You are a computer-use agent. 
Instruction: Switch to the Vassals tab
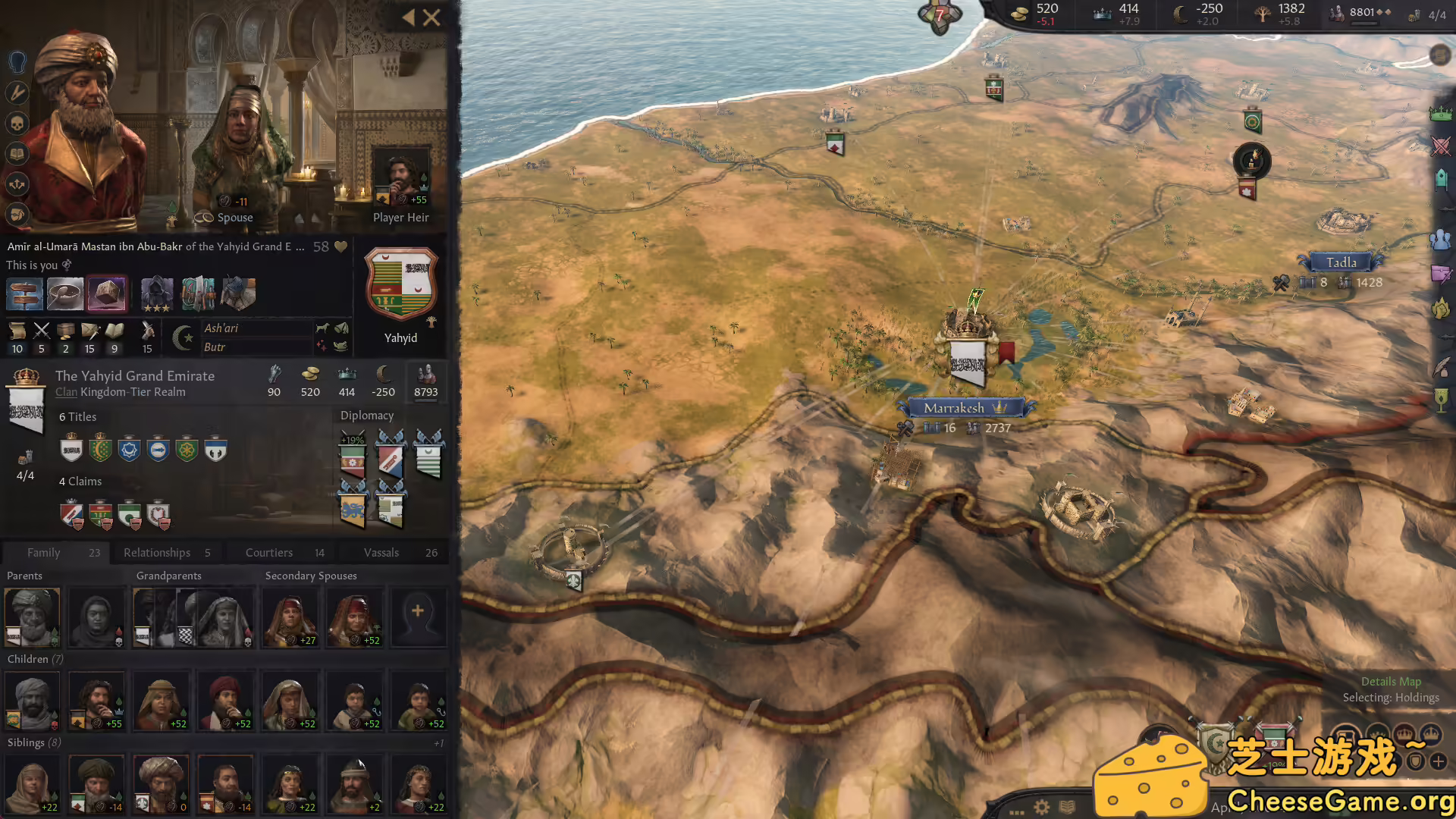coord(382,552)
